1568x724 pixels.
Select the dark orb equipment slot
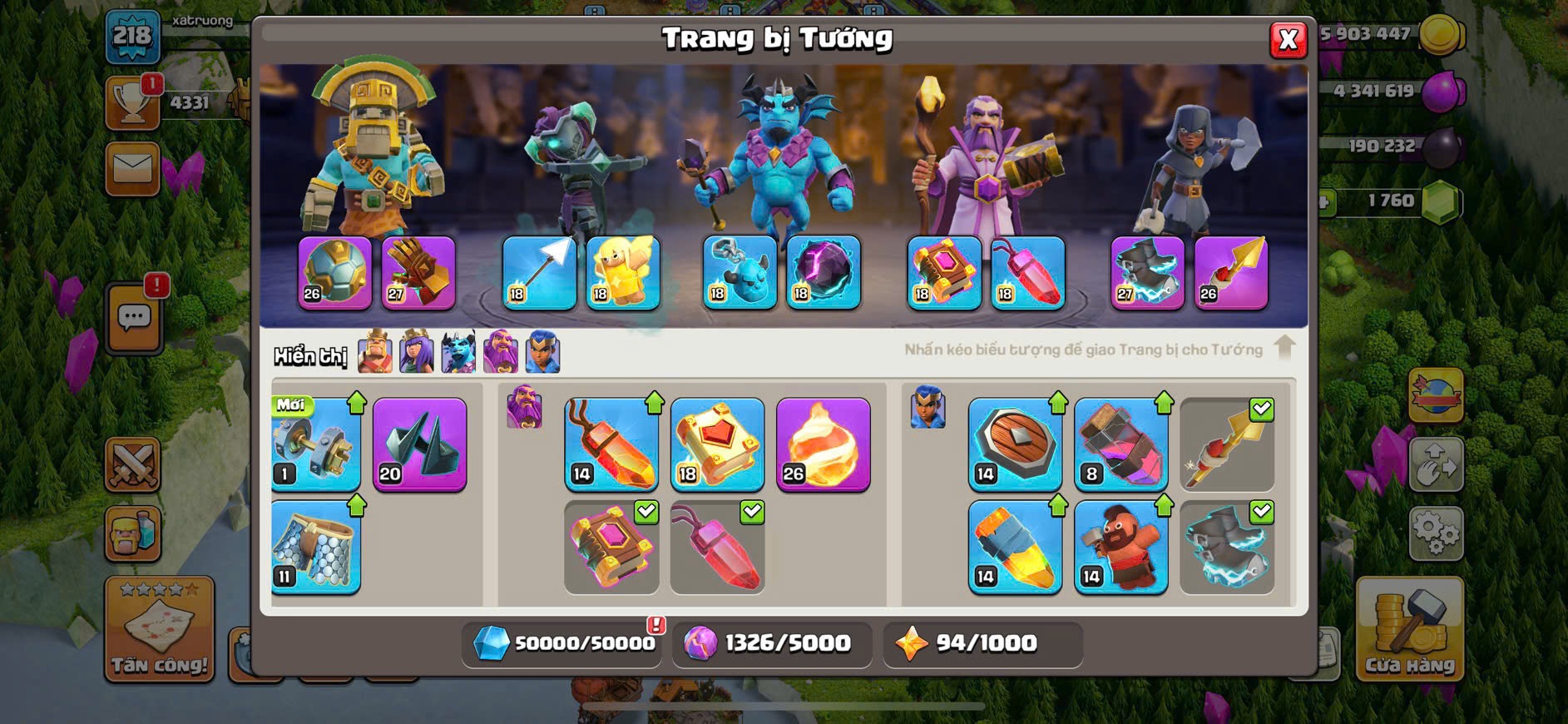(x=823, y=272)
